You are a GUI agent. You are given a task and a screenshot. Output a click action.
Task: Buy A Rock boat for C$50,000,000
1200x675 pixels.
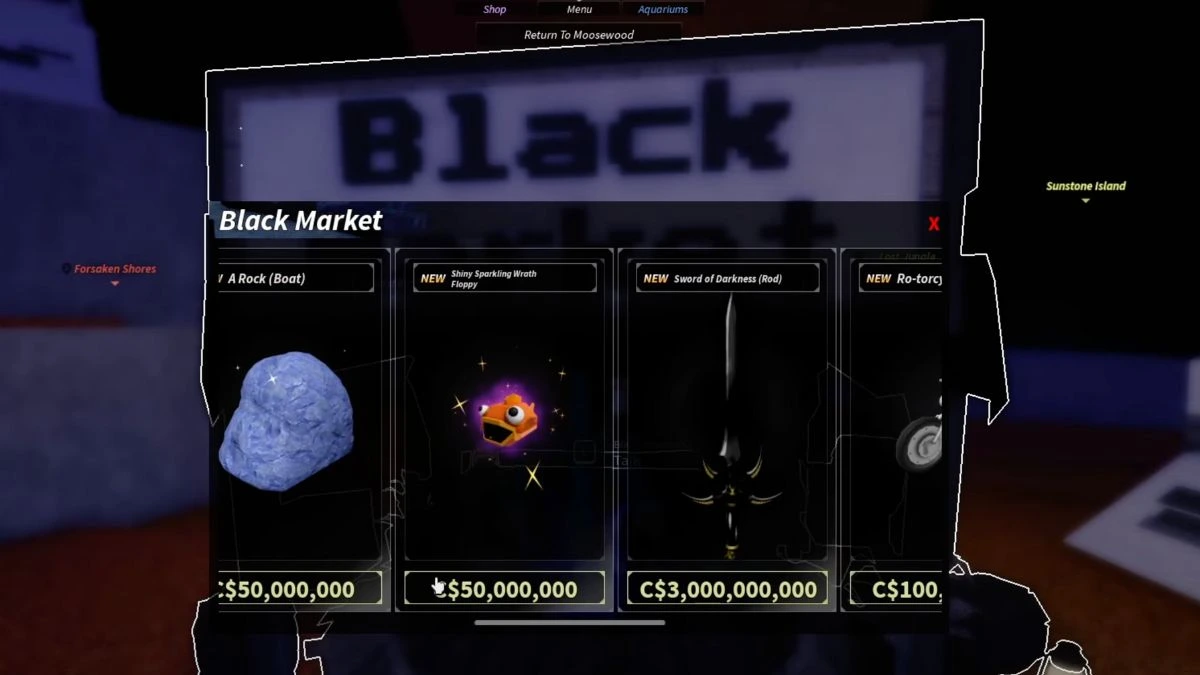point(298,589)
